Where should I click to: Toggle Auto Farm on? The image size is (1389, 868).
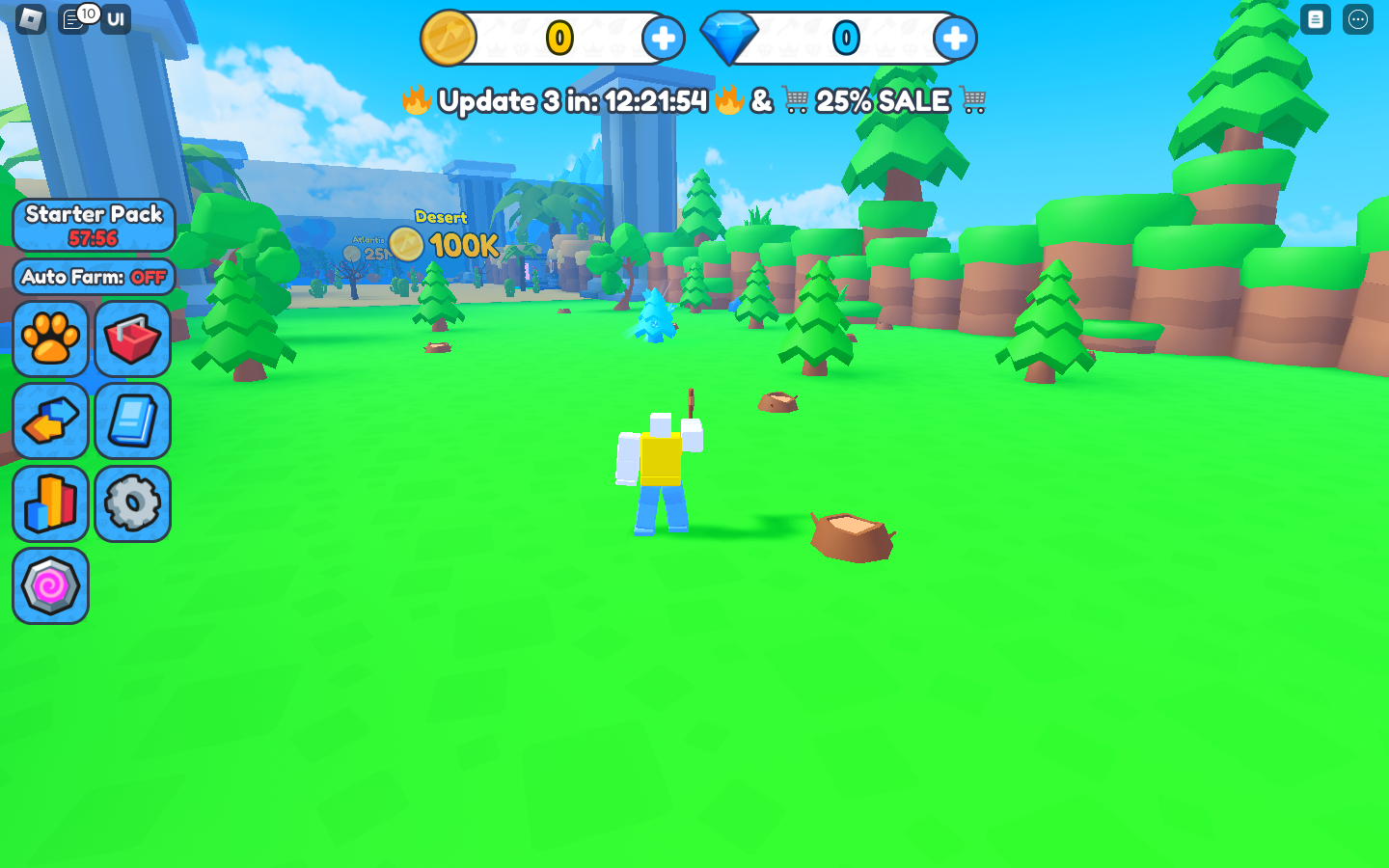tap(94, 277)
